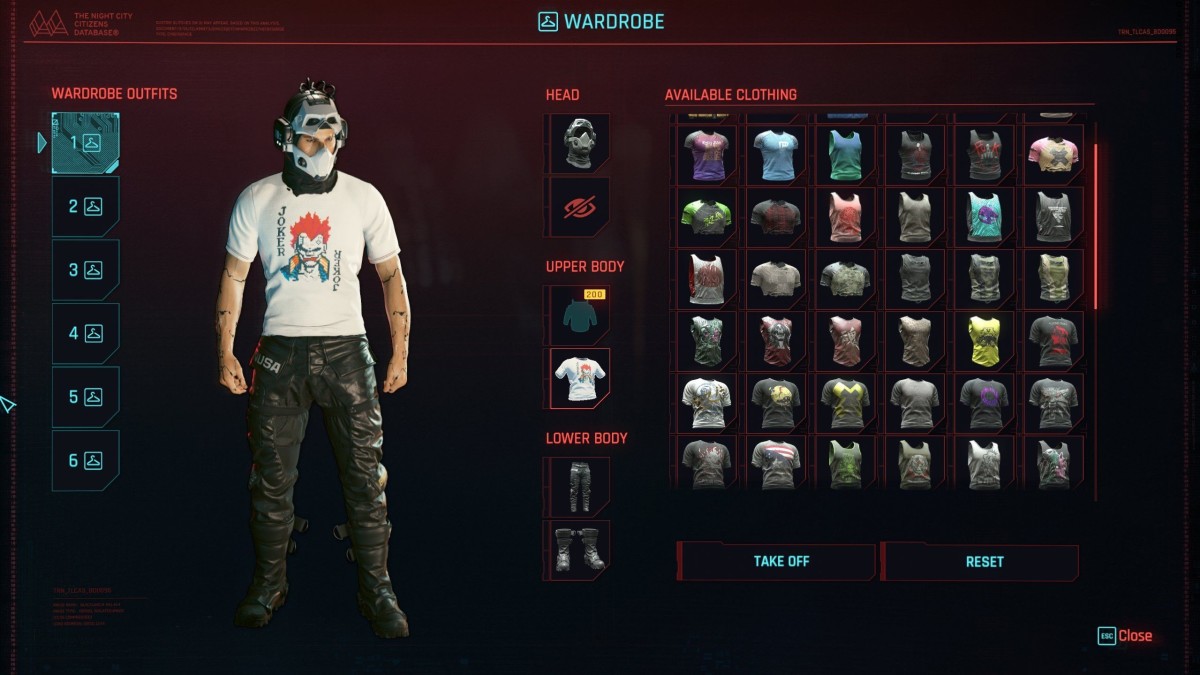Image resolution: width=1200 pixels, height=675 pixels.
Task: Choose the American flag t-shirt
Action: (776, 464)
